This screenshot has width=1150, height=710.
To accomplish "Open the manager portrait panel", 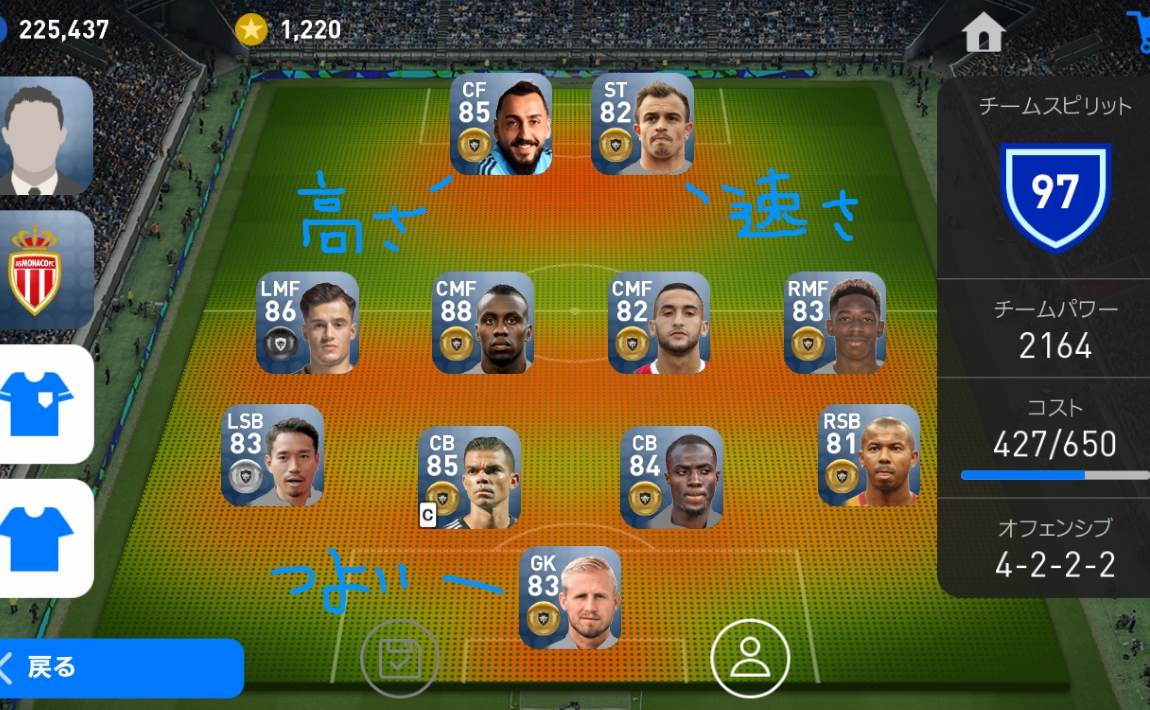I will pos(43,136).
